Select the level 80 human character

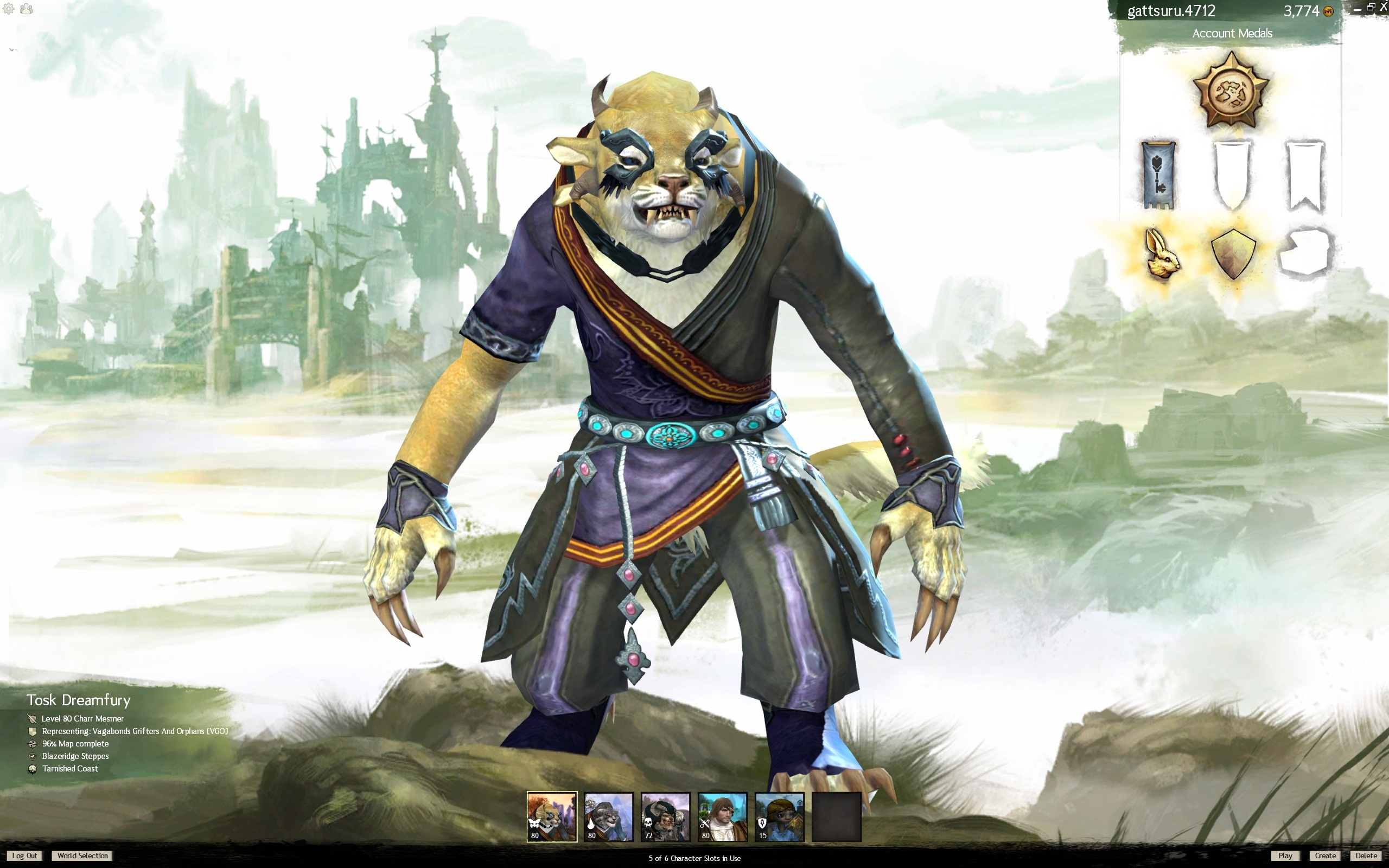click(x=722, y=816)
